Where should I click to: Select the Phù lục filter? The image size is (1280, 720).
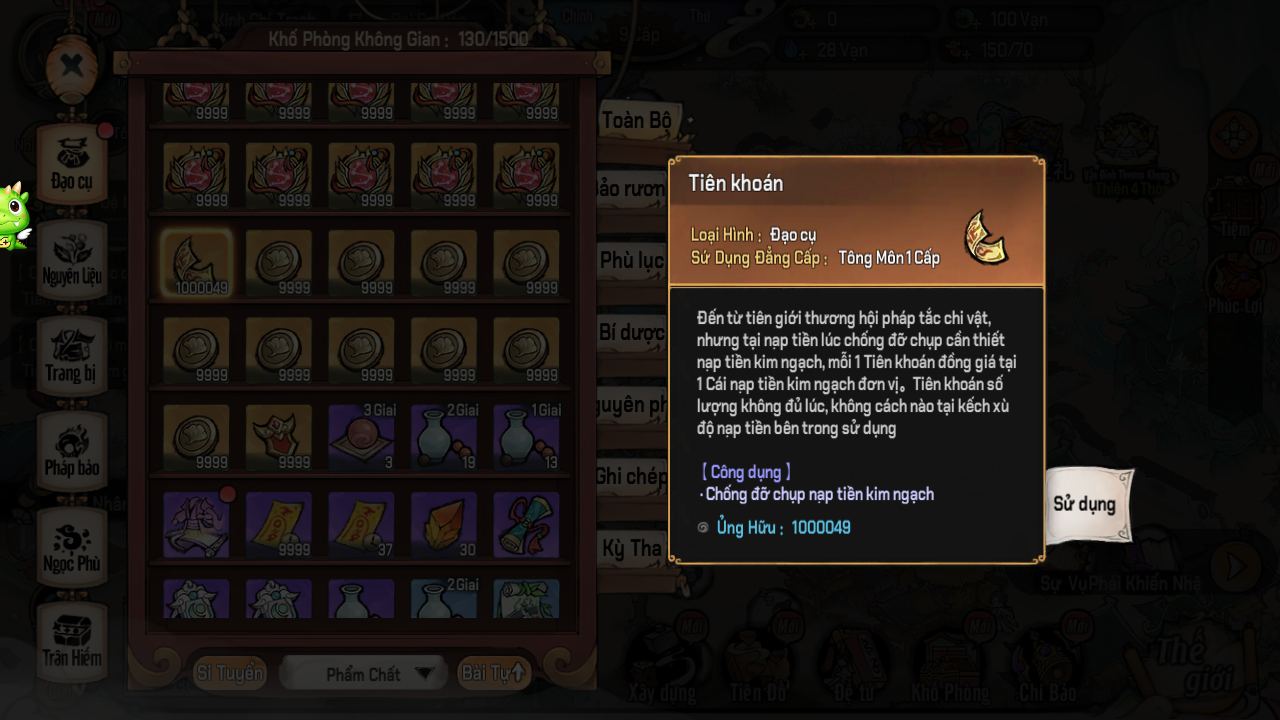point(632,261)
